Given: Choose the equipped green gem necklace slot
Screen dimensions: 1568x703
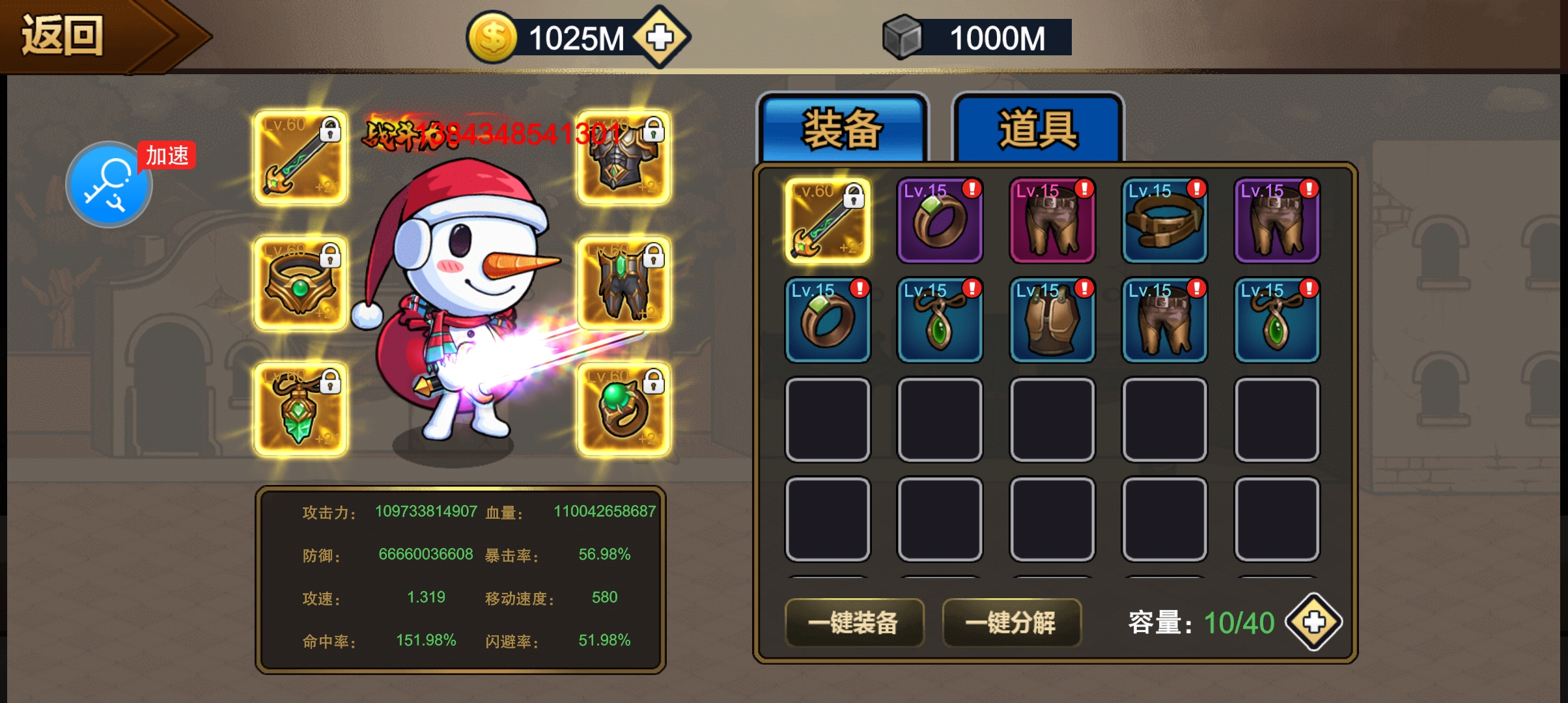Looking at the screenshot, I should click(301, 409).
